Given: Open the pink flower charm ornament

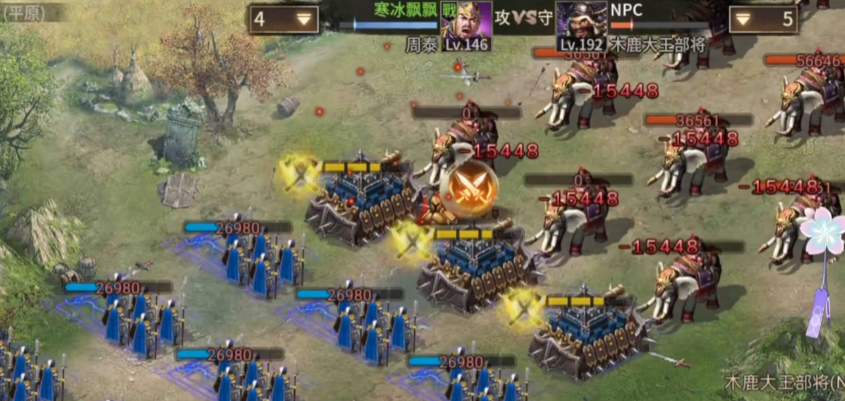Looking at the screenshot, I should click(x=823, y=232).
